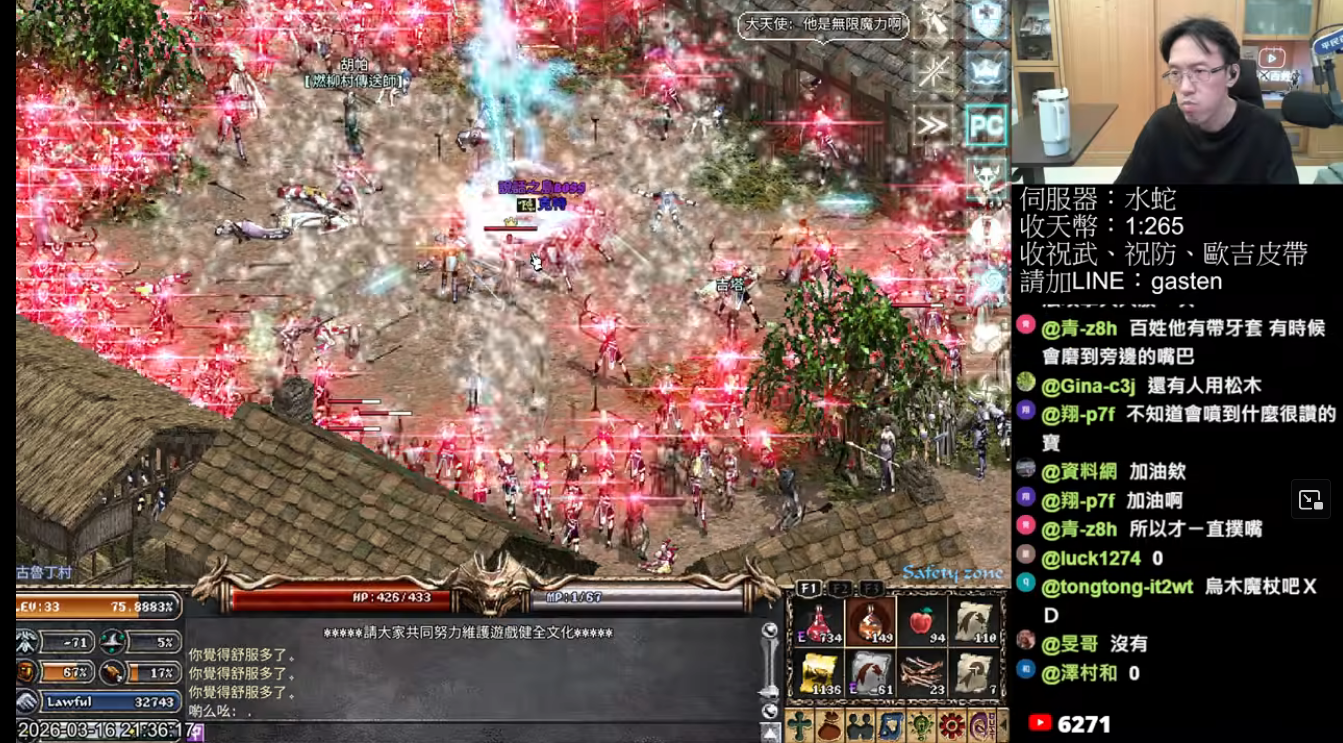Use the red-marked scroll with count 61
1343x743 pixels.
click(870, 674)
